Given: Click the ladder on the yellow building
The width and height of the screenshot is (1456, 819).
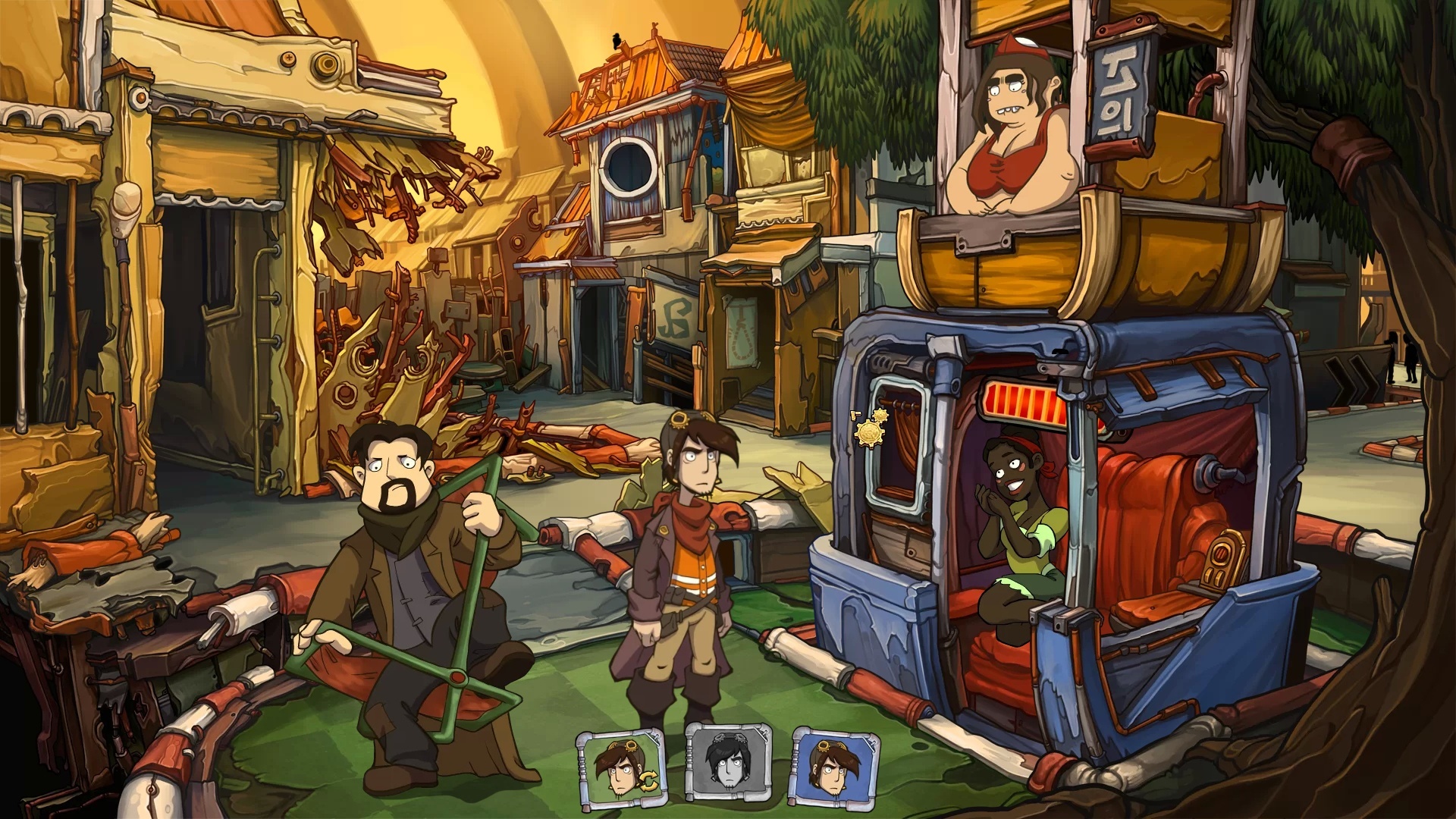Looking at the screenshot, I should (x=269, y=296).
